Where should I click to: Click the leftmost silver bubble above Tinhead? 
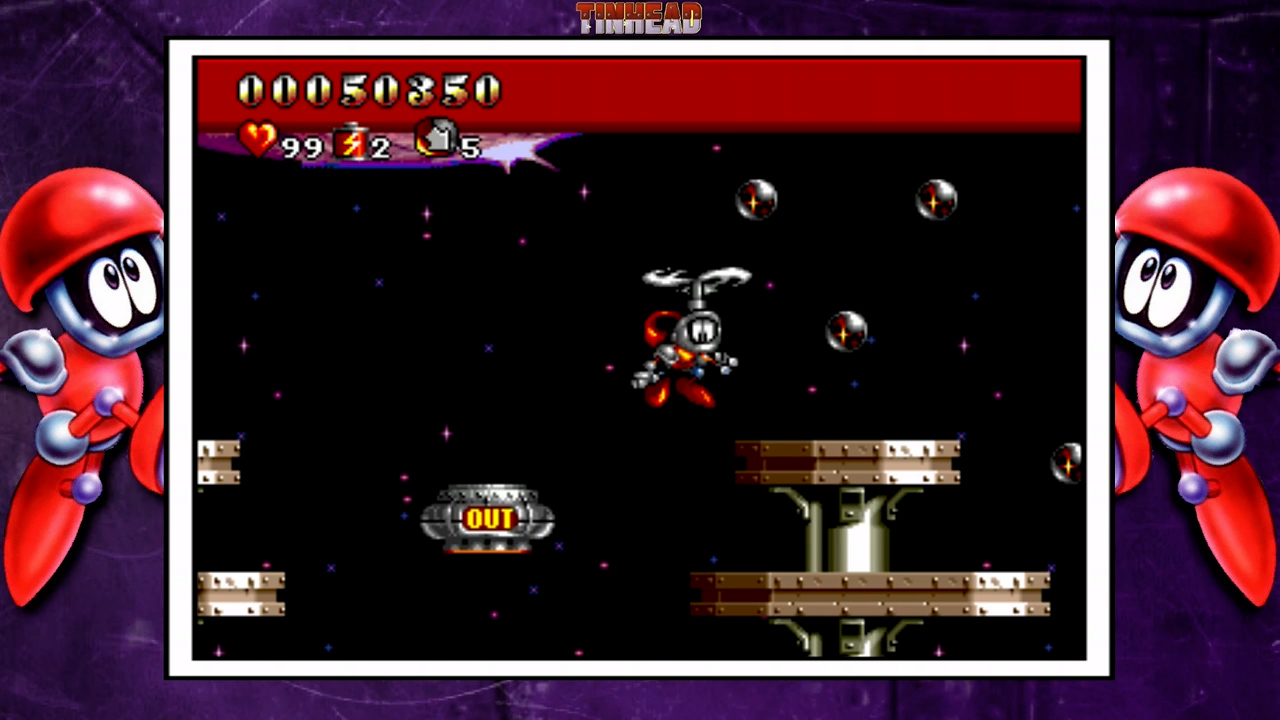pos(757,201)
